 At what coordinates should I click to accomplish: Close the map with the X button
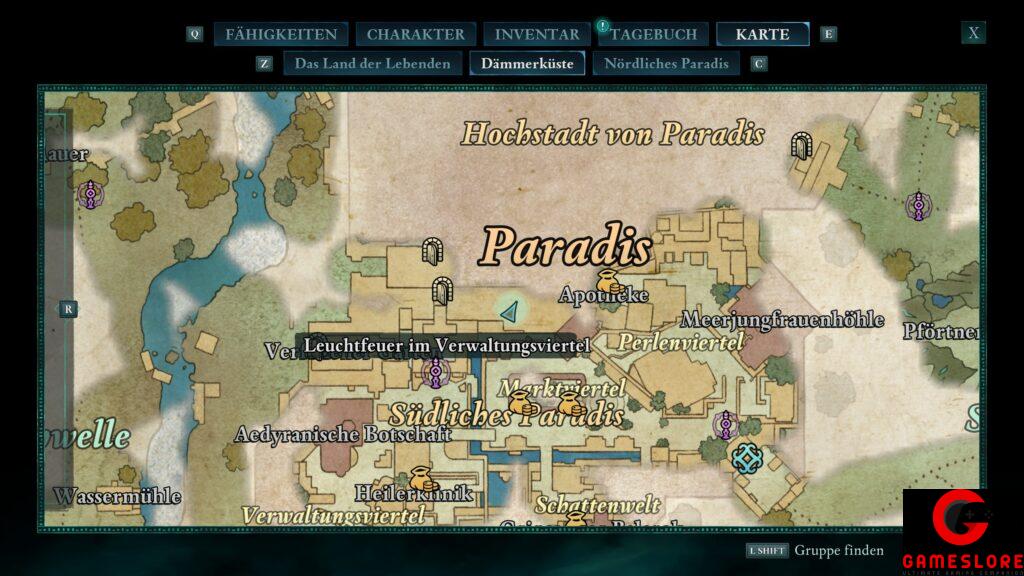point(973,33)
